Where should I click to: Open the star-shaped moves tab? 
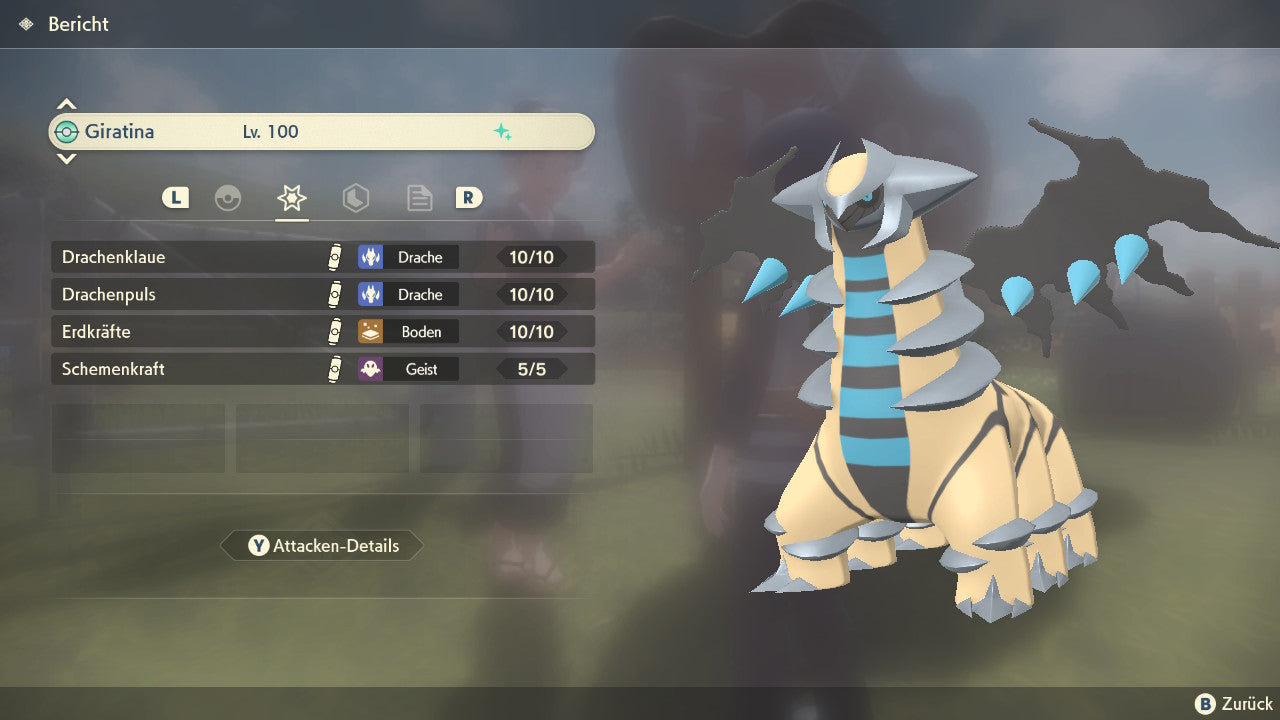click(291, 198)
